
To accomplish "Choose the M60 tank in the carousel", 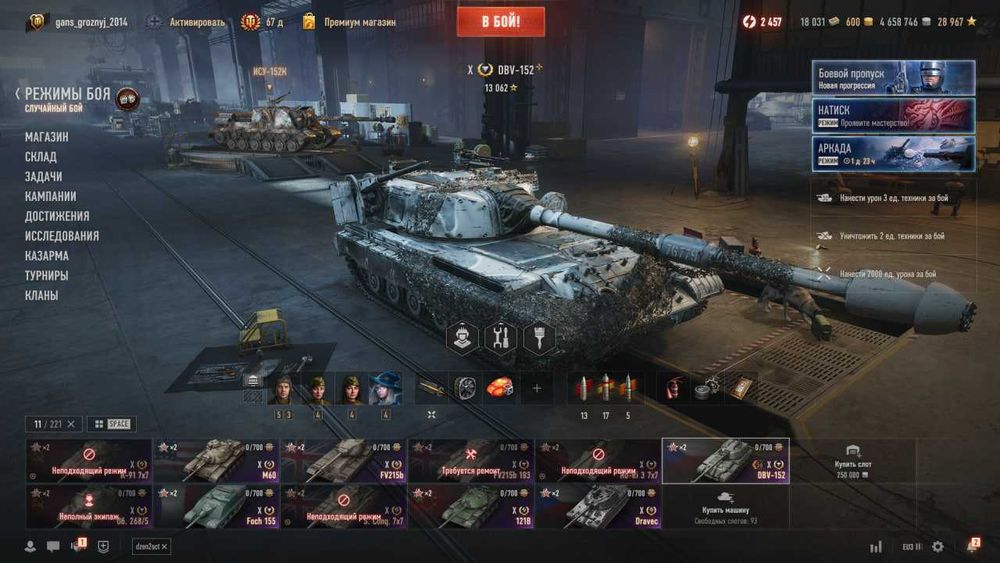I will pos(215,461).
